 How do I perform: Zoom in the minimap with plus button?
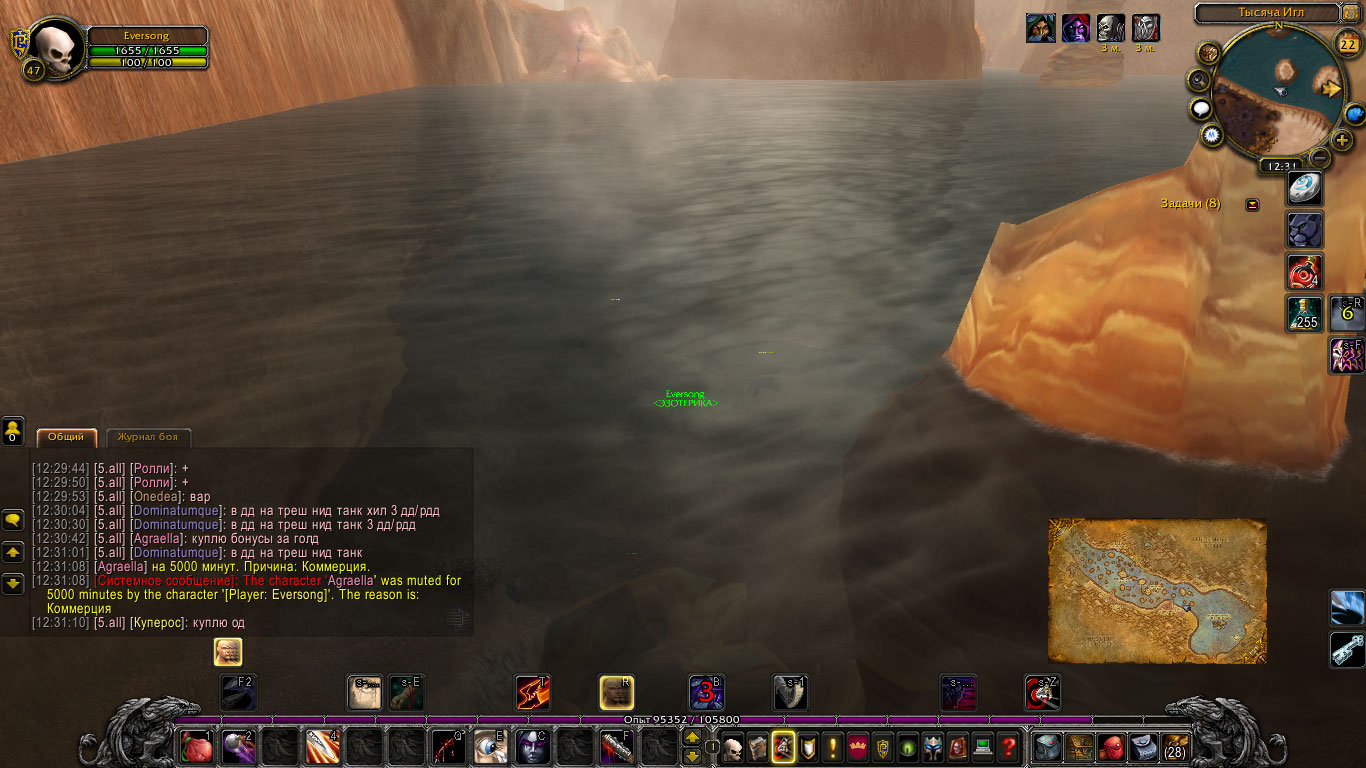[x=1342, y=140]
